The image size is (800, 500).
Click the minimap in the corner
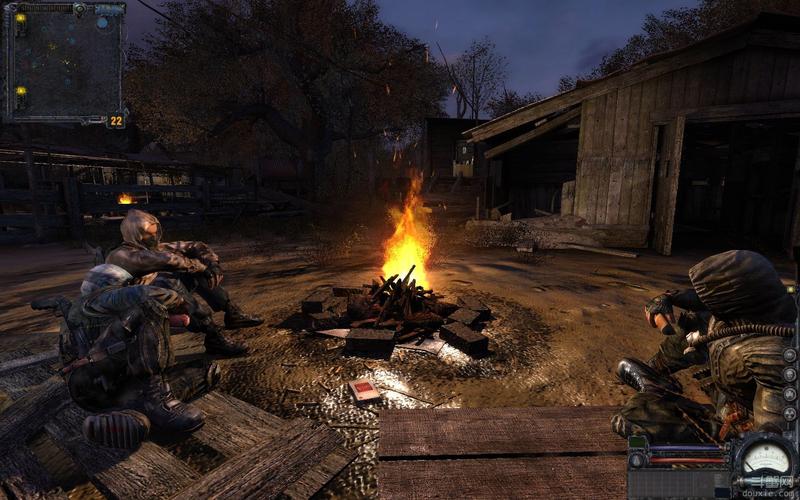65,62
